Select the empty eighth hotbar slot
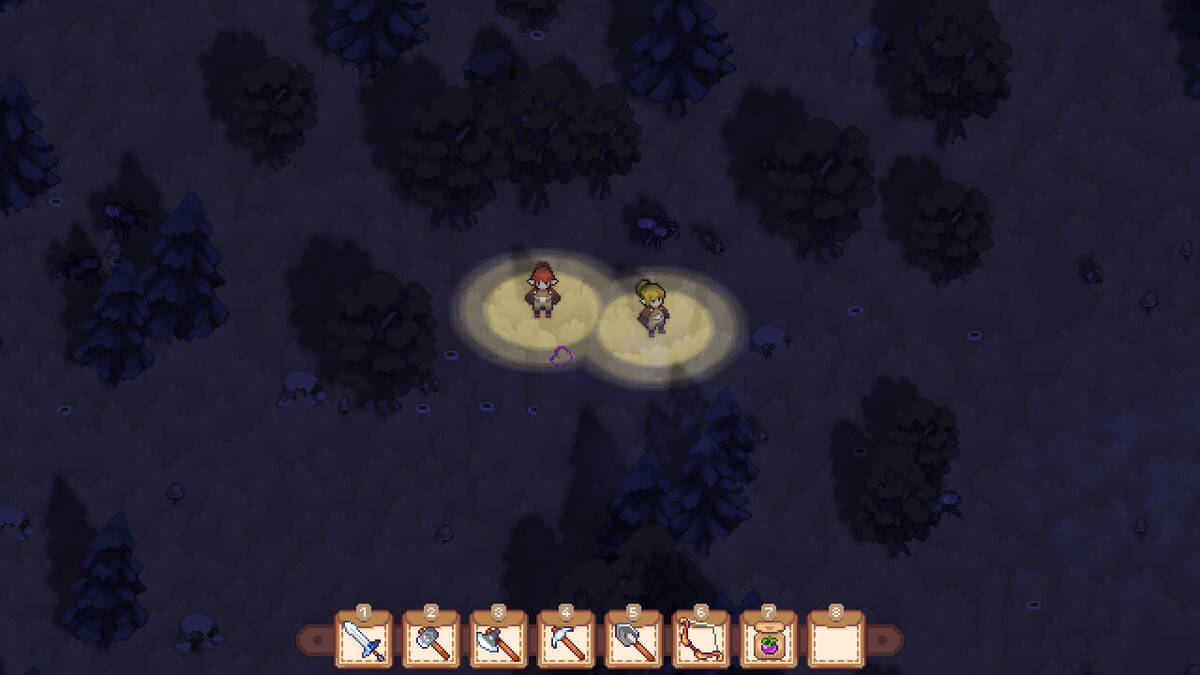The width and height of the screenshot is (1200, 675). (836, 641)
